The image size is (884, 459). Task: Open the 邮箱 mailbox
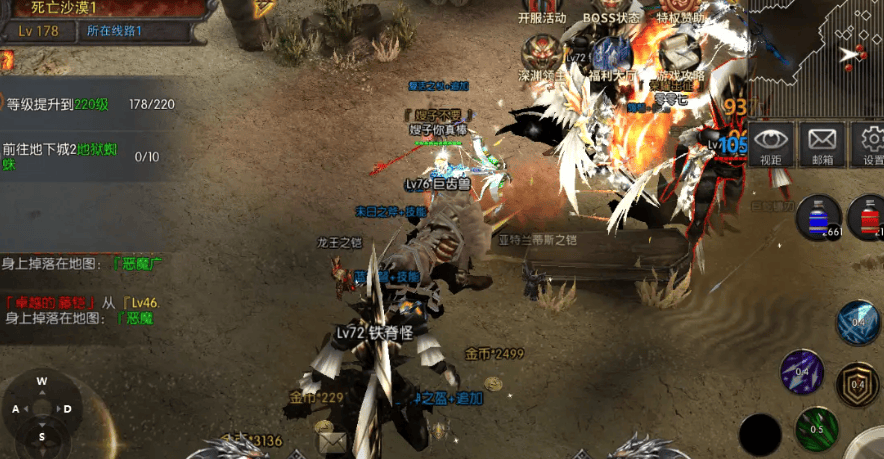pyautogui.click(x=822, y=145)
